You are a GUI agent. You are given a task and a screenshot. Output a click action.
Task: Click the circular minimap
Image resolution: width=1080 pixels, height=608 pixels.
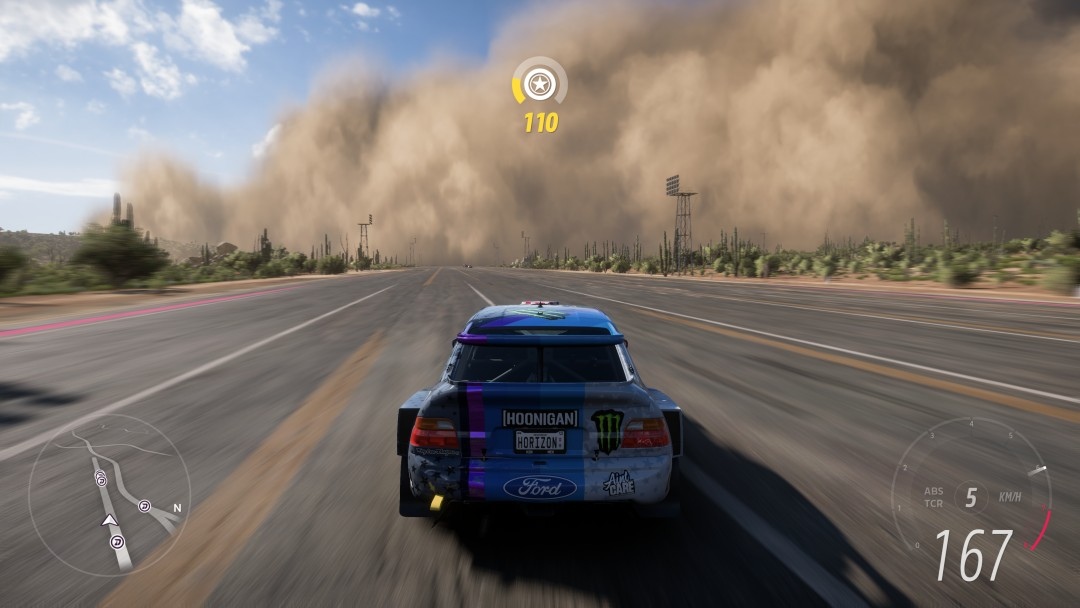[x=108, y=496]
